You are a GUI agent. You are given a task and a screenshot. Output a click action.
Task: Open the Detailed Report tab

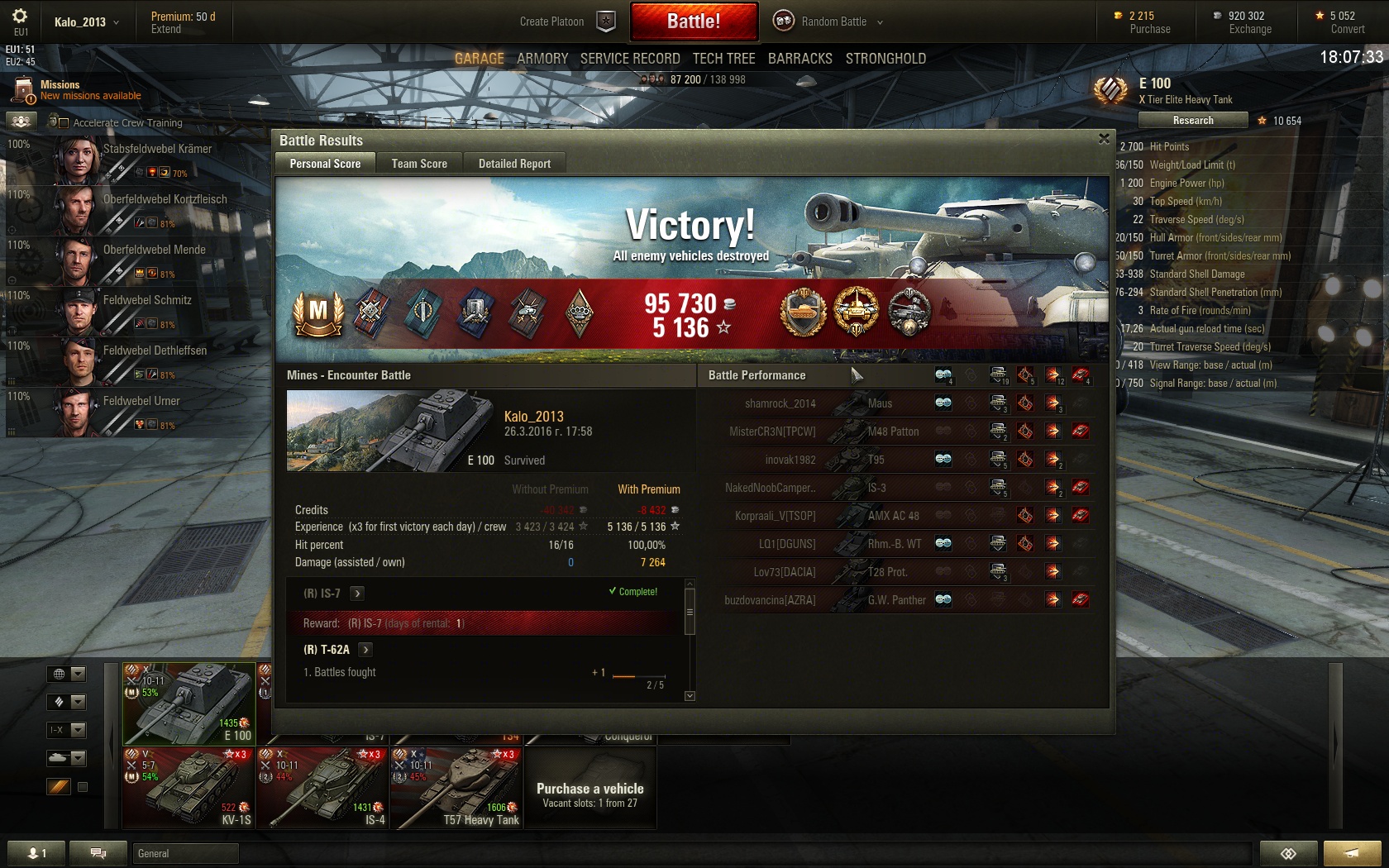point(514,164)
